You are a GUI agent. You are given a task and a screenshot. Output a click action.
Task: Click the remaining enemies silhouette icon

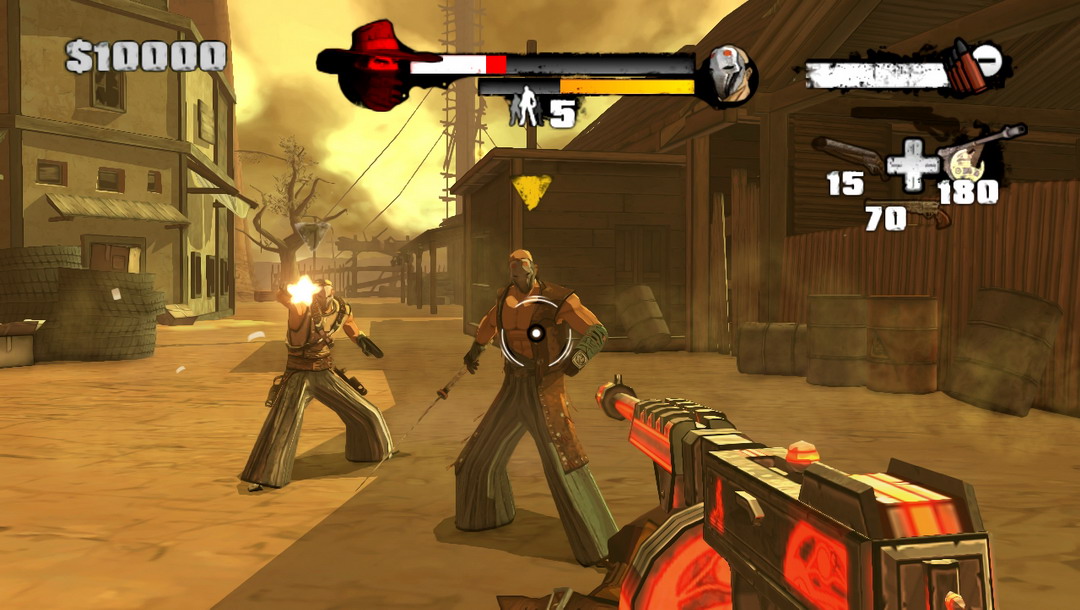coord(525,108)
